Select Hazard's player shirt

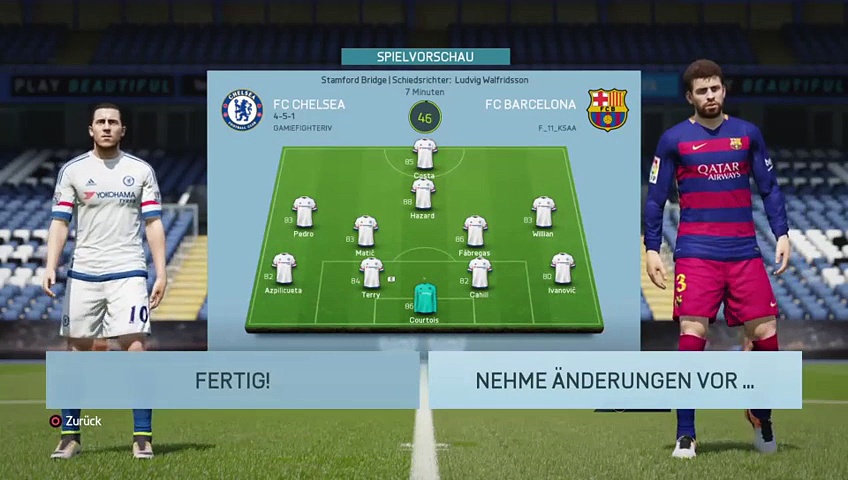(423, 194)
